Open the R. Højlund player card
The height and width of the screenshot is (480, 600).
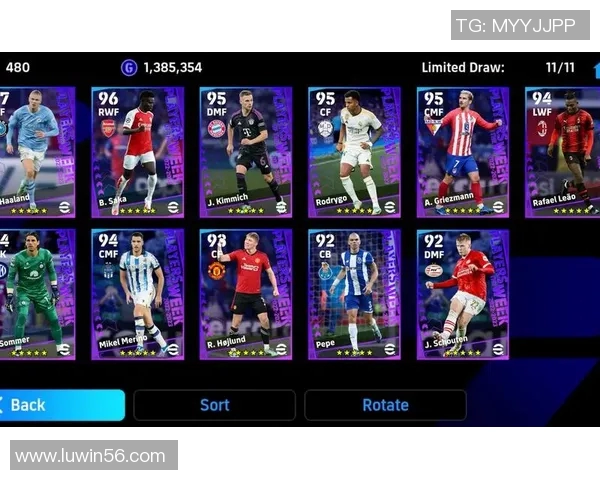point(246,295)
